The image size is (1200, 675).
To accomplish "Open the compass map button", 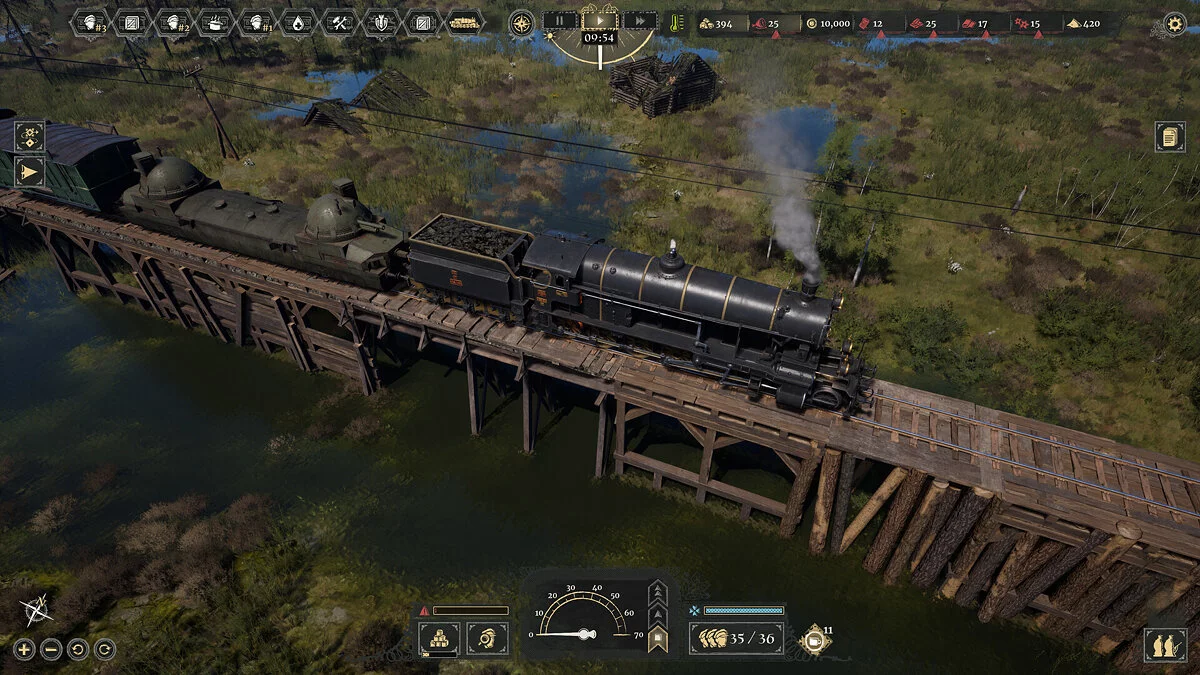I will [x=521, y=22].
